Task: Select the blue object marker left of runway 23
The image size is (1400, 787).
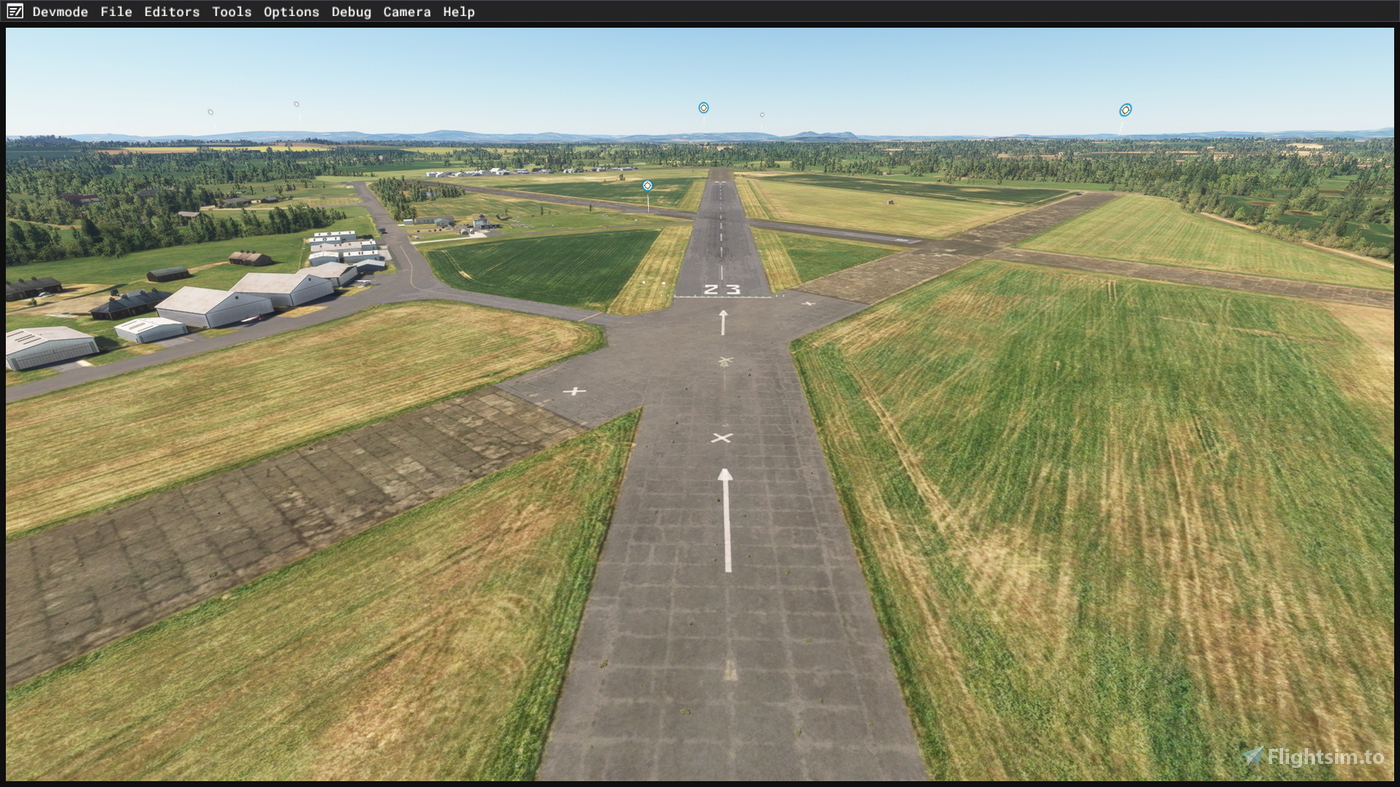Action: (x=646, y=185)
